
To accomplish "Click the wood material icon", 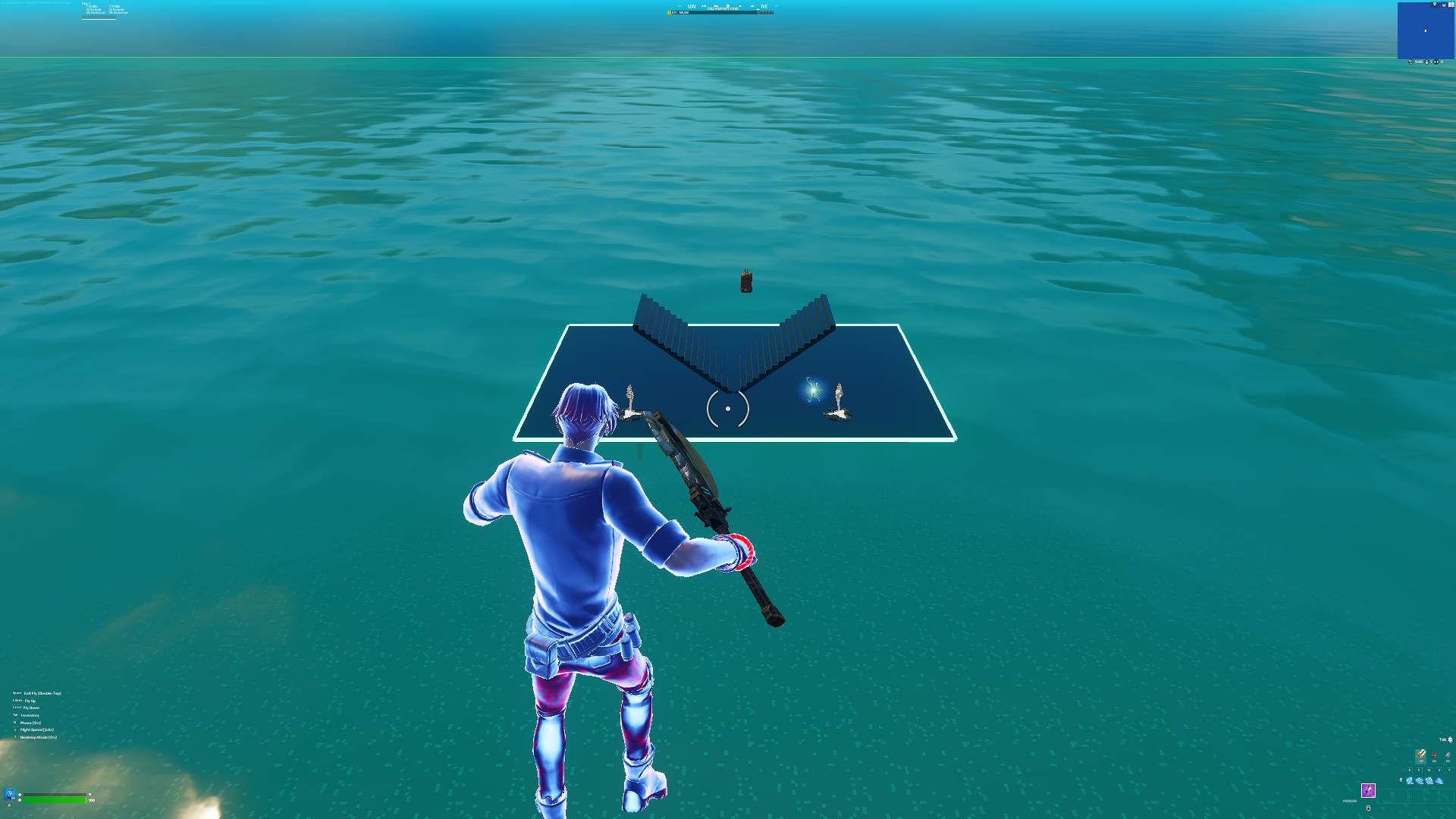I will [1421, 756].
